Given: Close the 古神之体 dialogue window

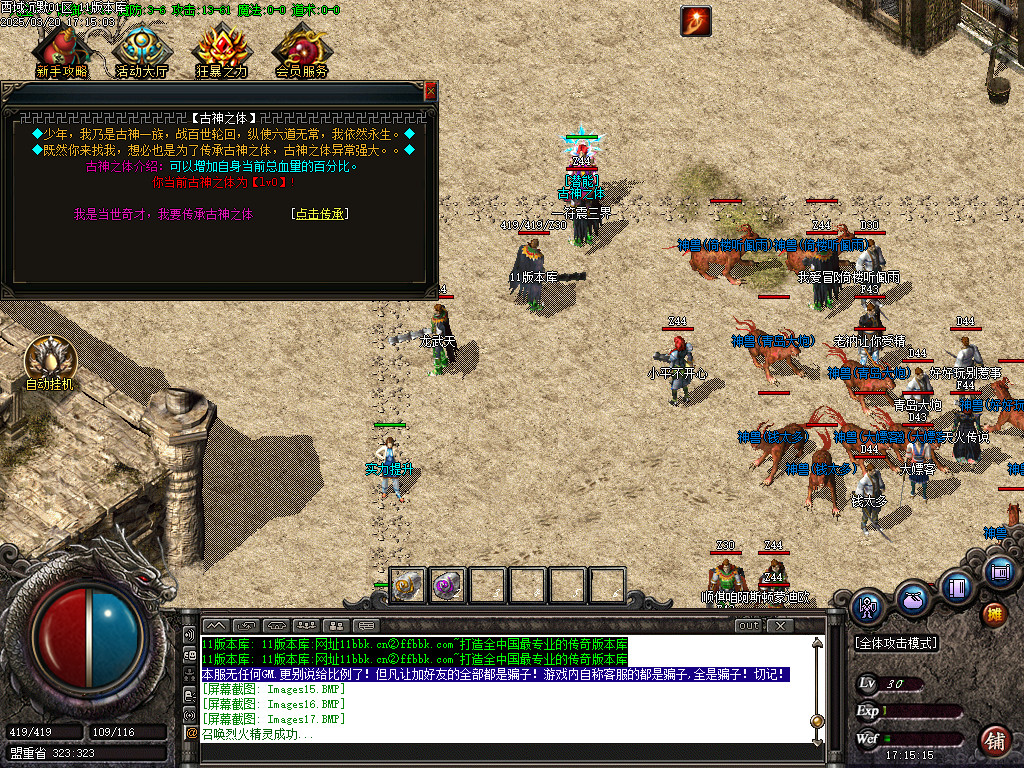Looking at the screenshot, I should pos(430,91).
